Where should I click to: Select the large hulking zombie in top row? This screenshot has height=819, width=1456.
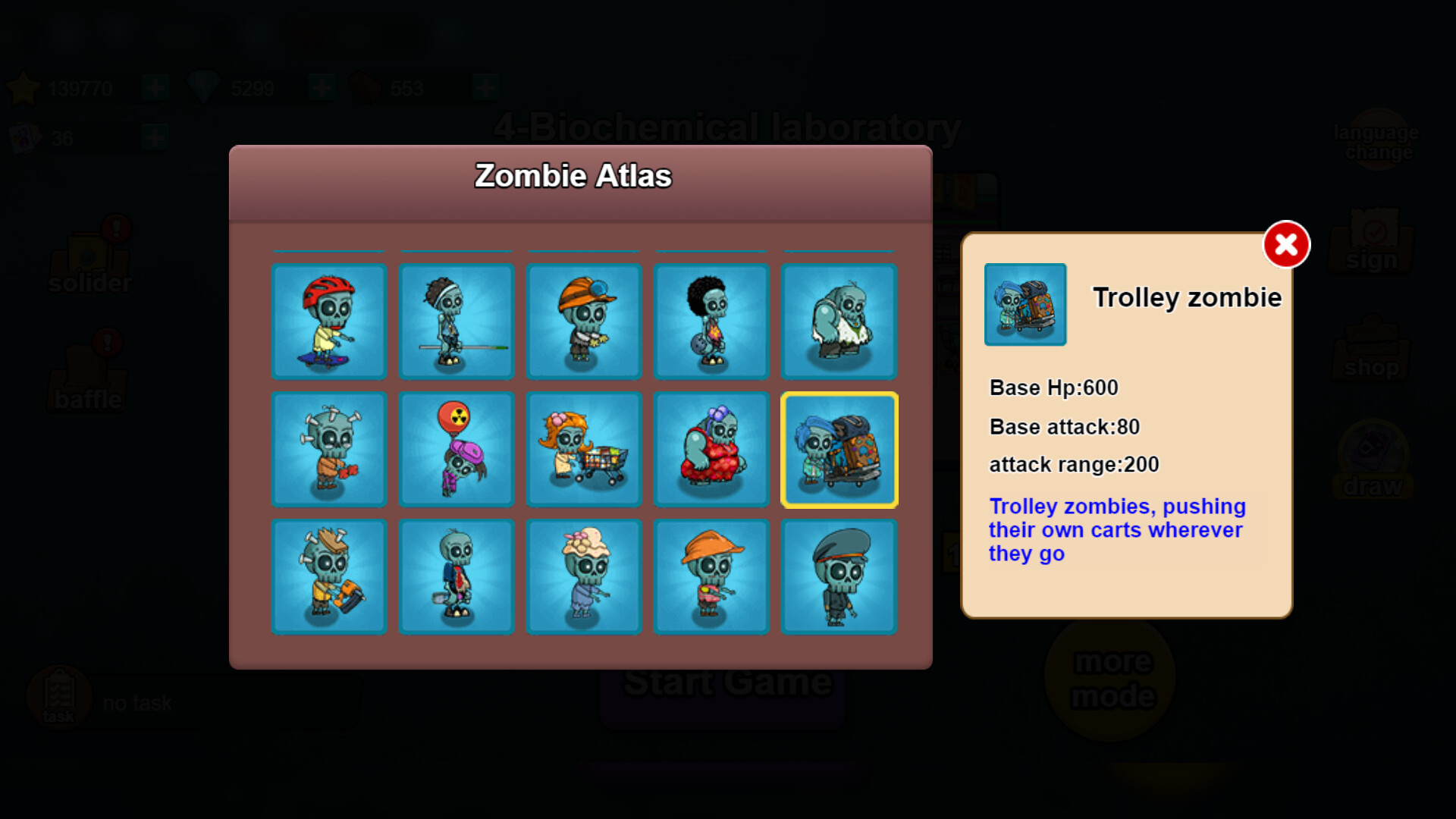coord(839,322)
